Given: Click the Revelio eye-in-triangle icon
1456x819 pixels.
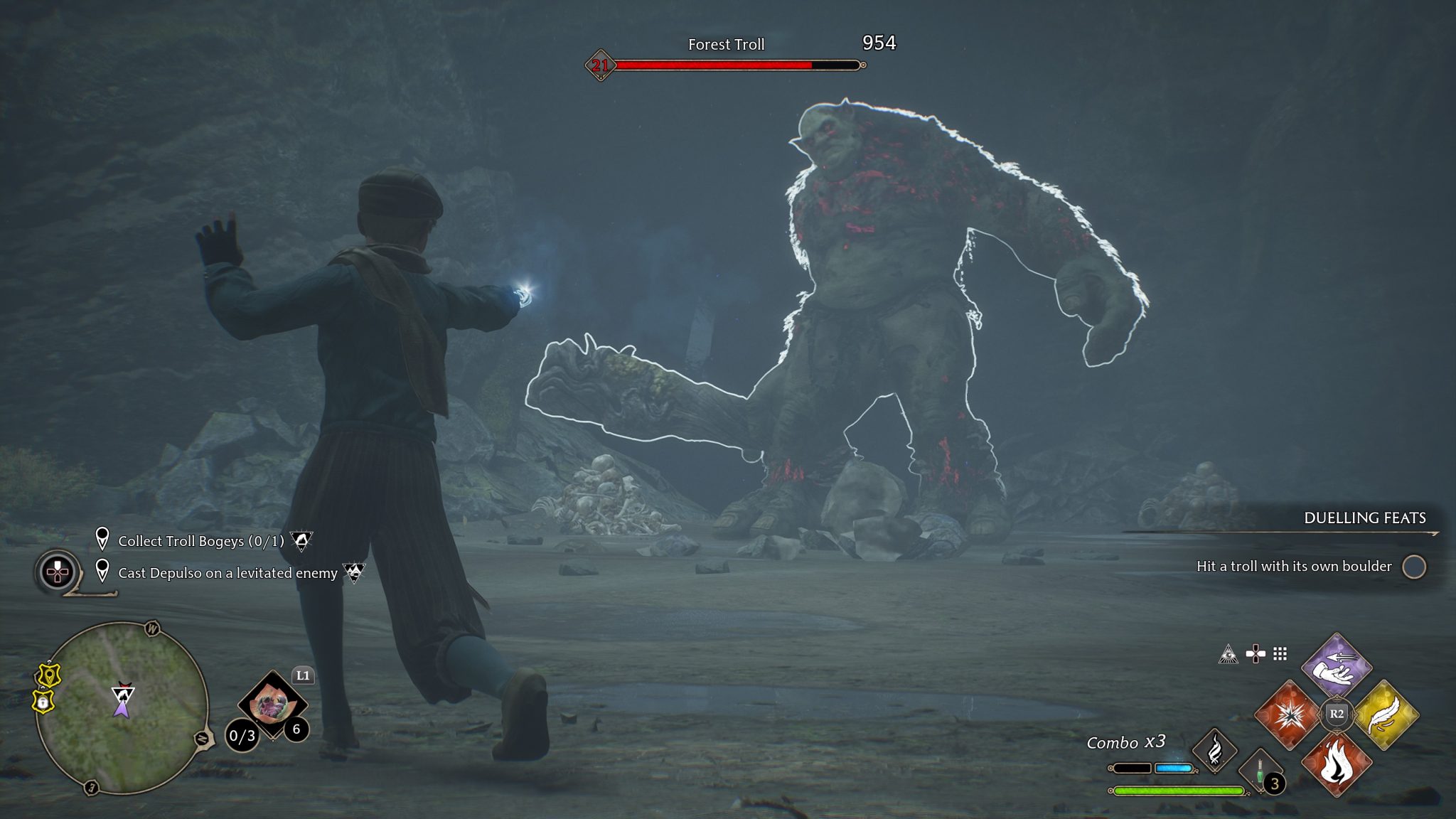Looking at the screenshot, I should pos(1228,654).
